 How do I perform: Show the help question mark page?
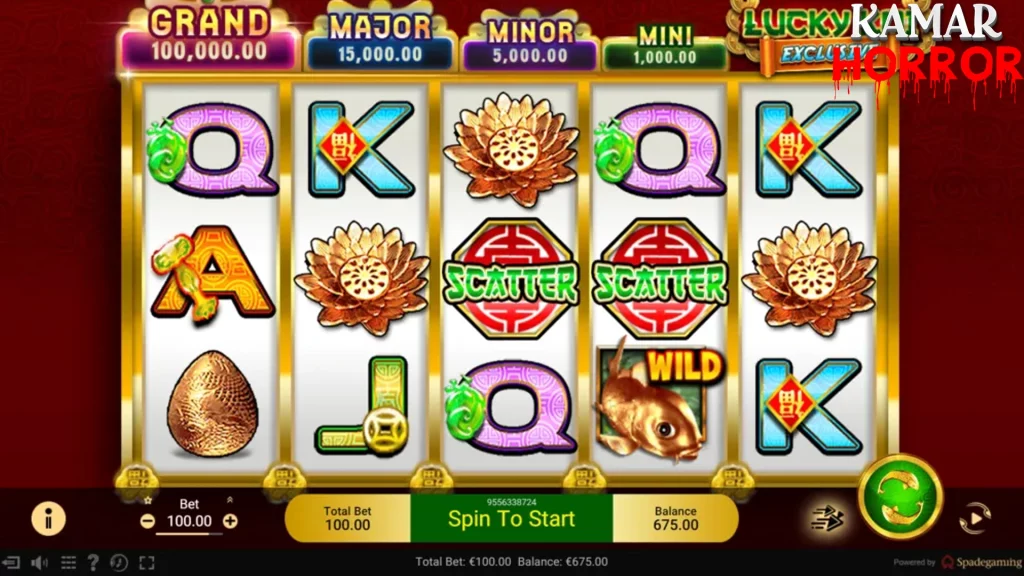pyautogui.click(x=93, y=563)
